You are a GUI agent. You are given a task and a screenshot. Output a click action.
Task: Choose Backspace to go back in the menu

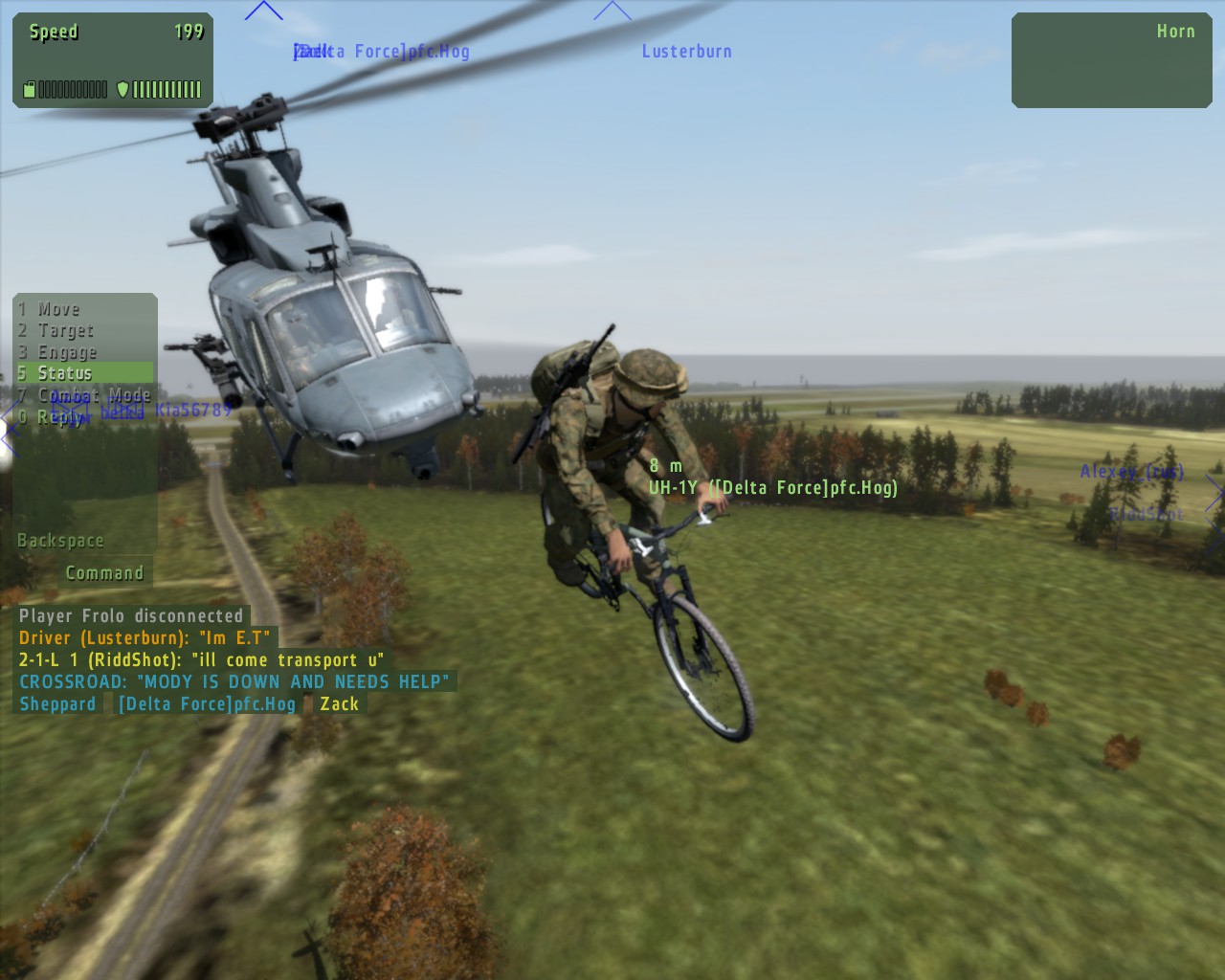(60, 540)
